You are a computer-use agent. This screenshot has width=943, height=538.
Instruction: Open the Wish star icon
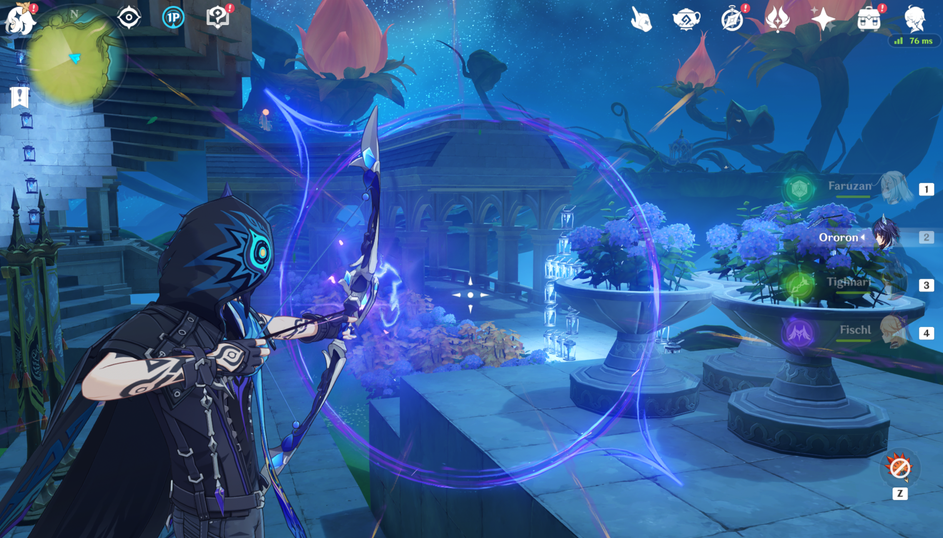pyautogui.click(x=823, y=19)
